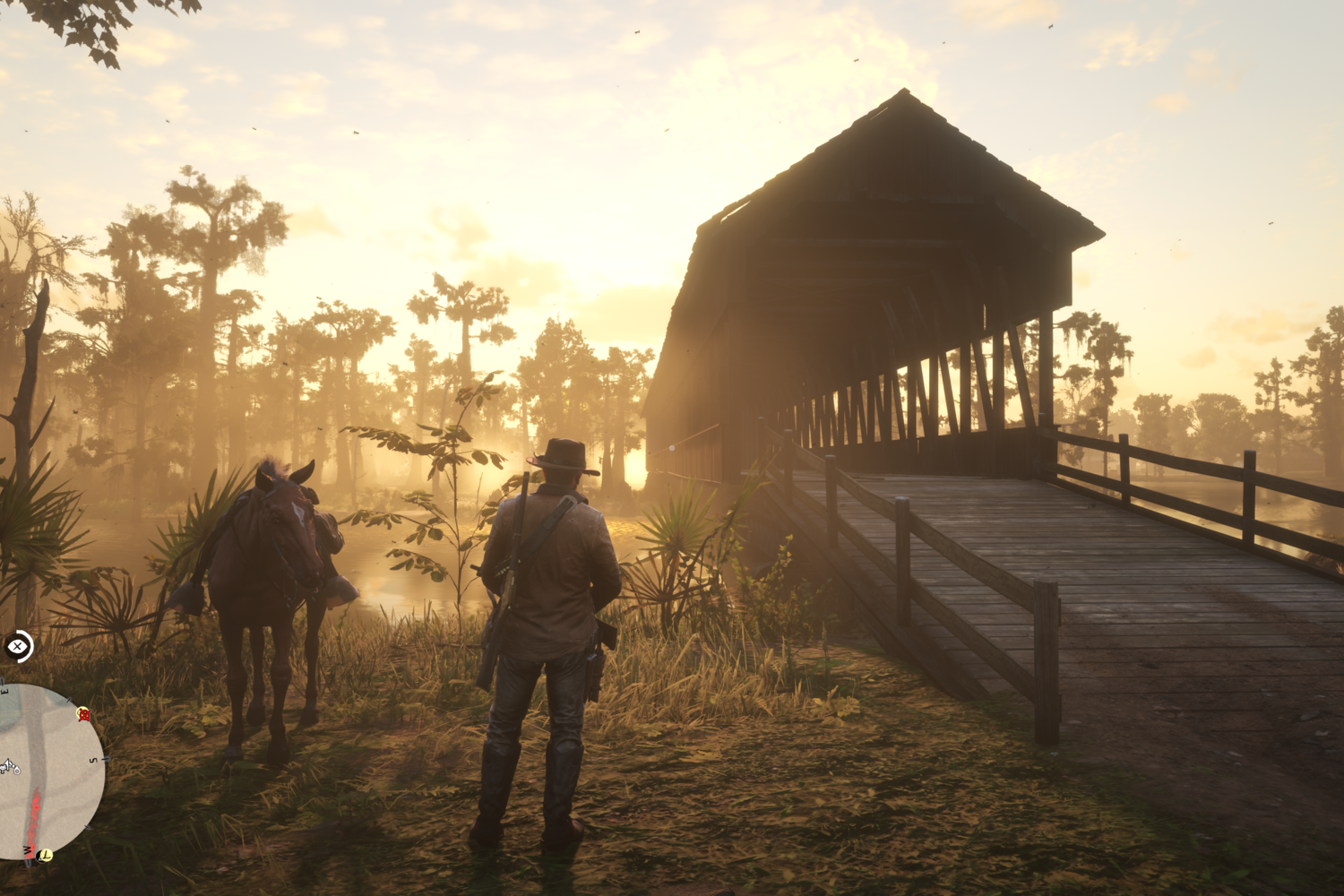Select the yellow T marker on minimap
Viewport: 1344px width, 896px height.
coord(45,855)
